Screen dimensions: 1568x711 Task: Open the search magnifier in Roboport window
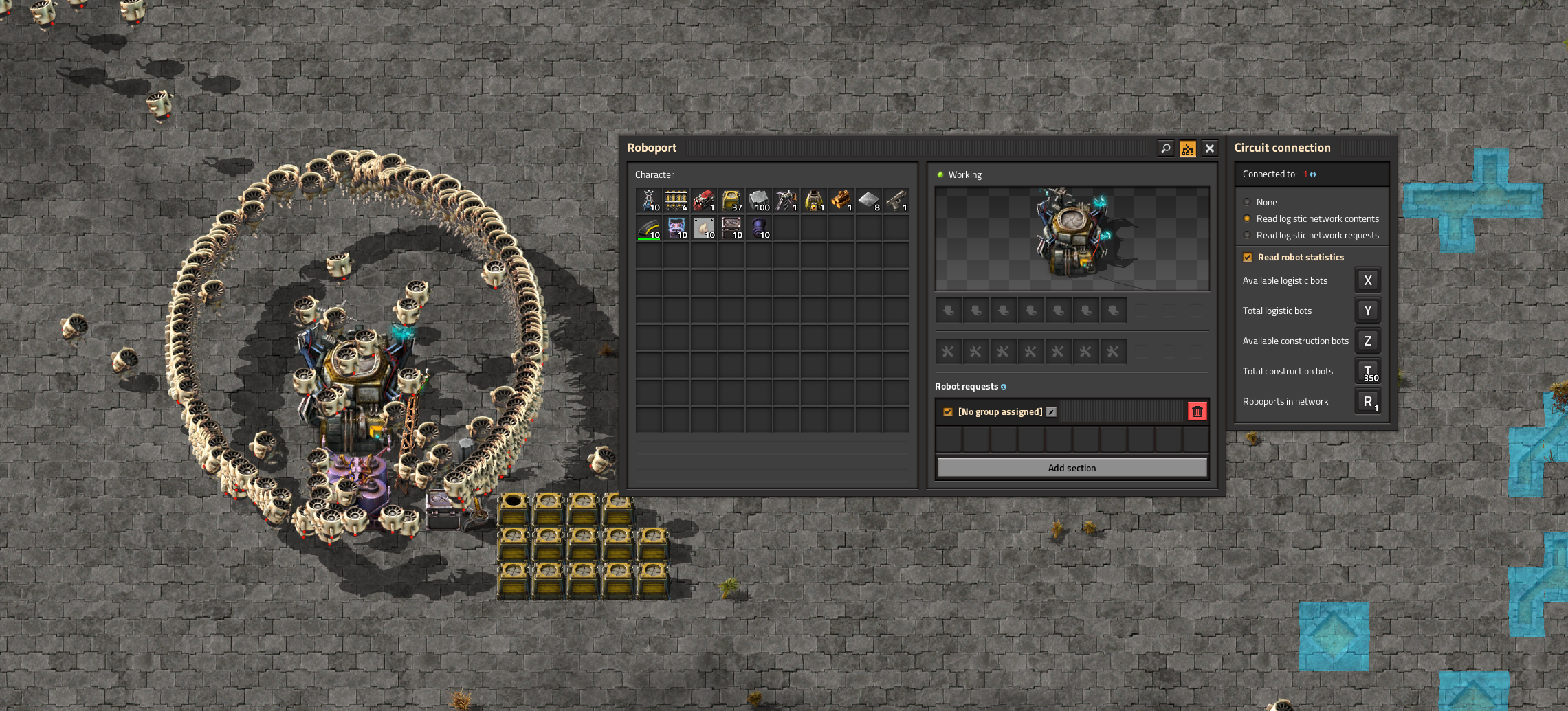click(1166, 148)
